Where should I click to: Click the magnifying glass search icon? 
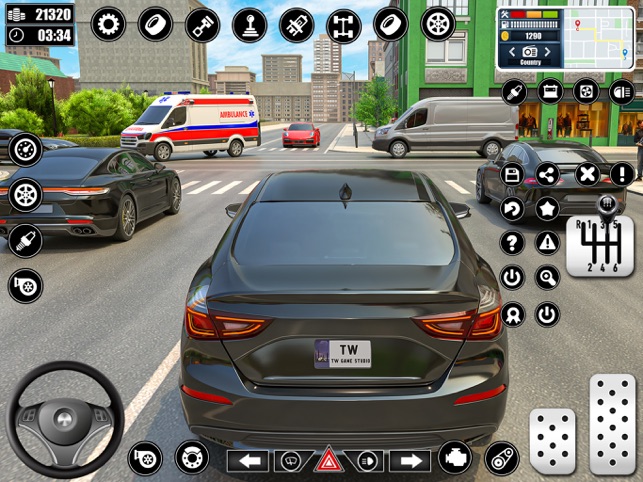click(548, 277)
